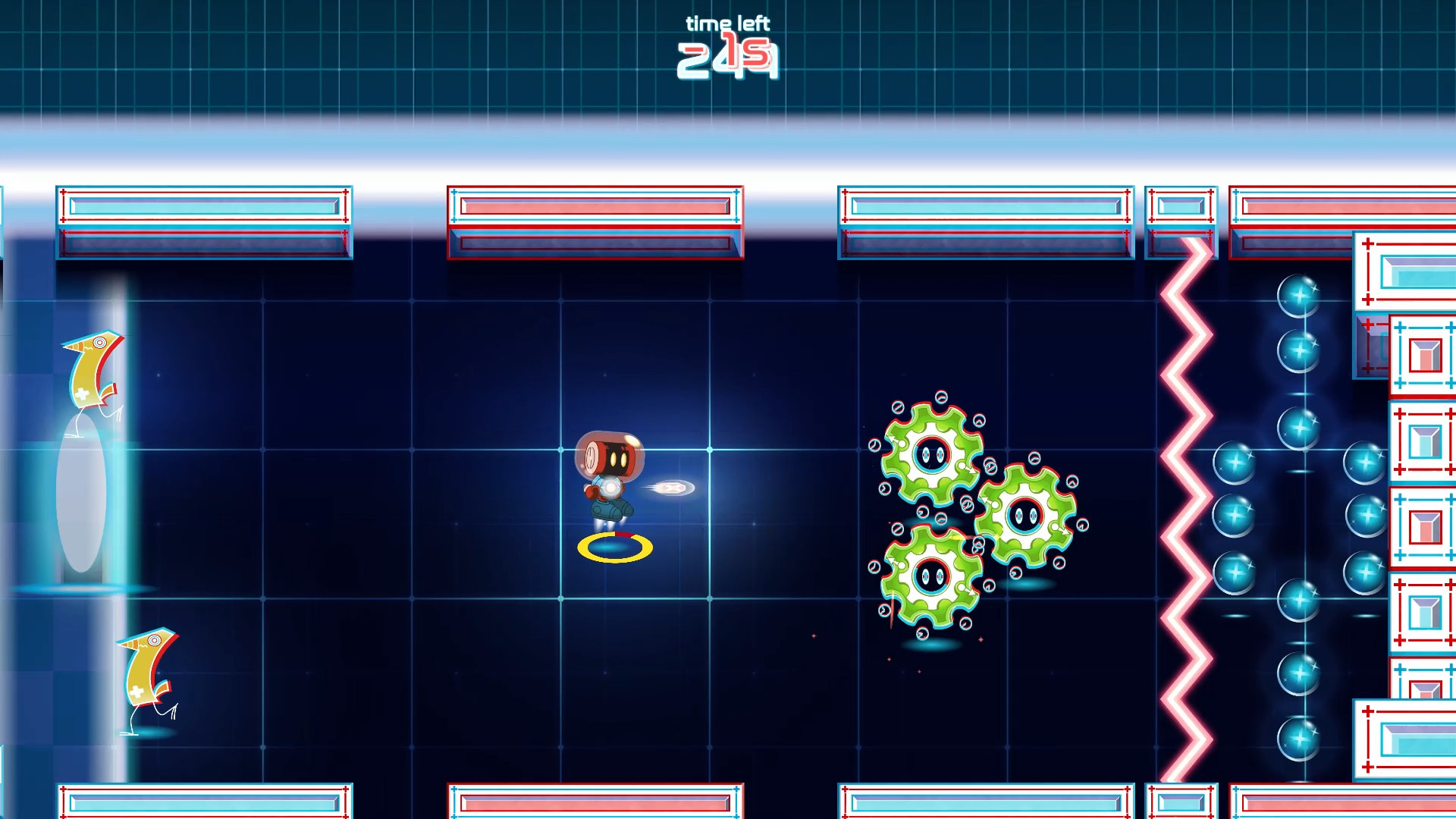Click the zigzag pink laser barrier
This screenshot has height=819, width=1456.
(x=1183, y=493)
